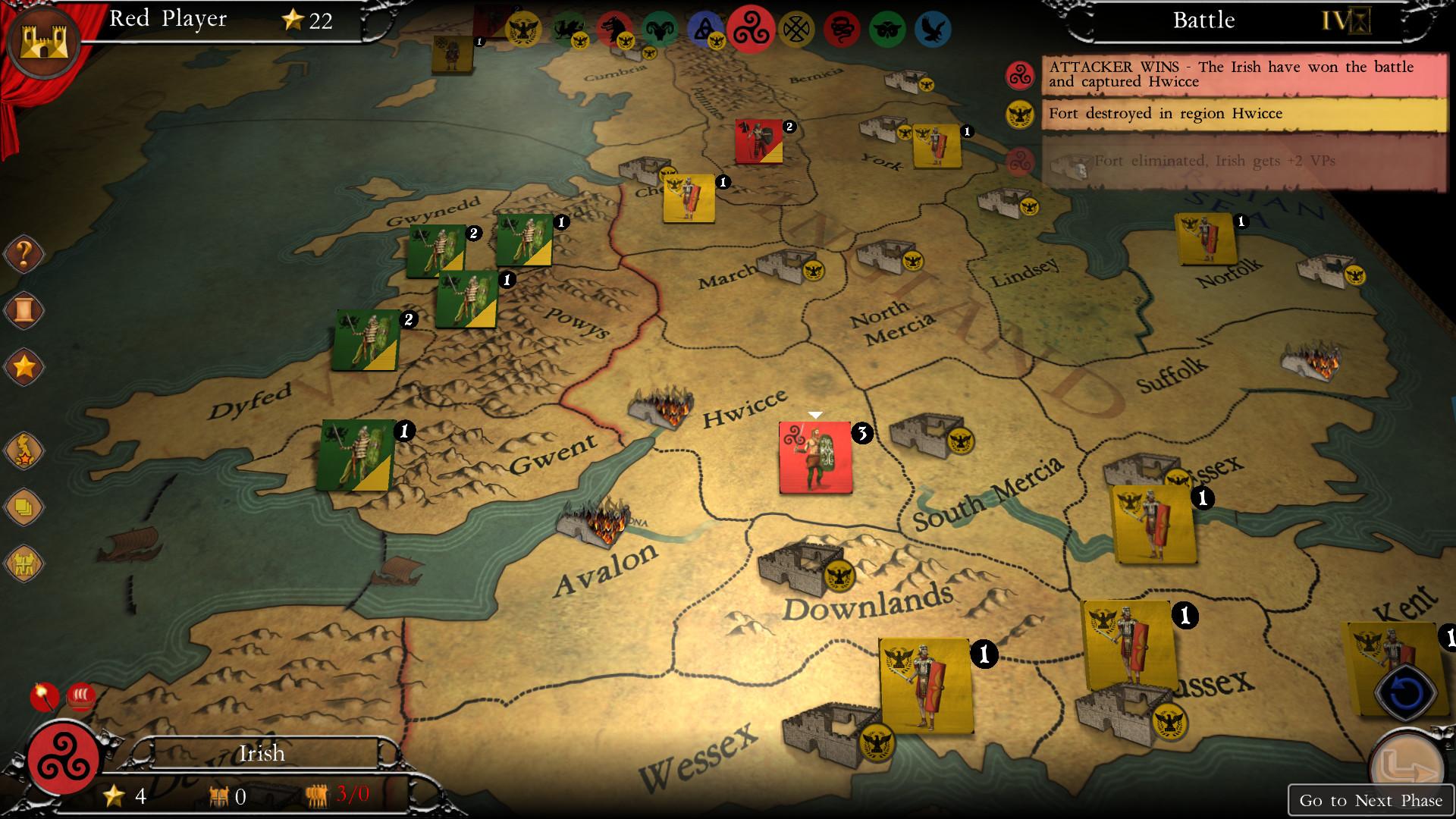This screenshot has height=819, width=1456.
Task: Expand the Fort destroyed in Hwicce notification
Action: point(1244,114)
